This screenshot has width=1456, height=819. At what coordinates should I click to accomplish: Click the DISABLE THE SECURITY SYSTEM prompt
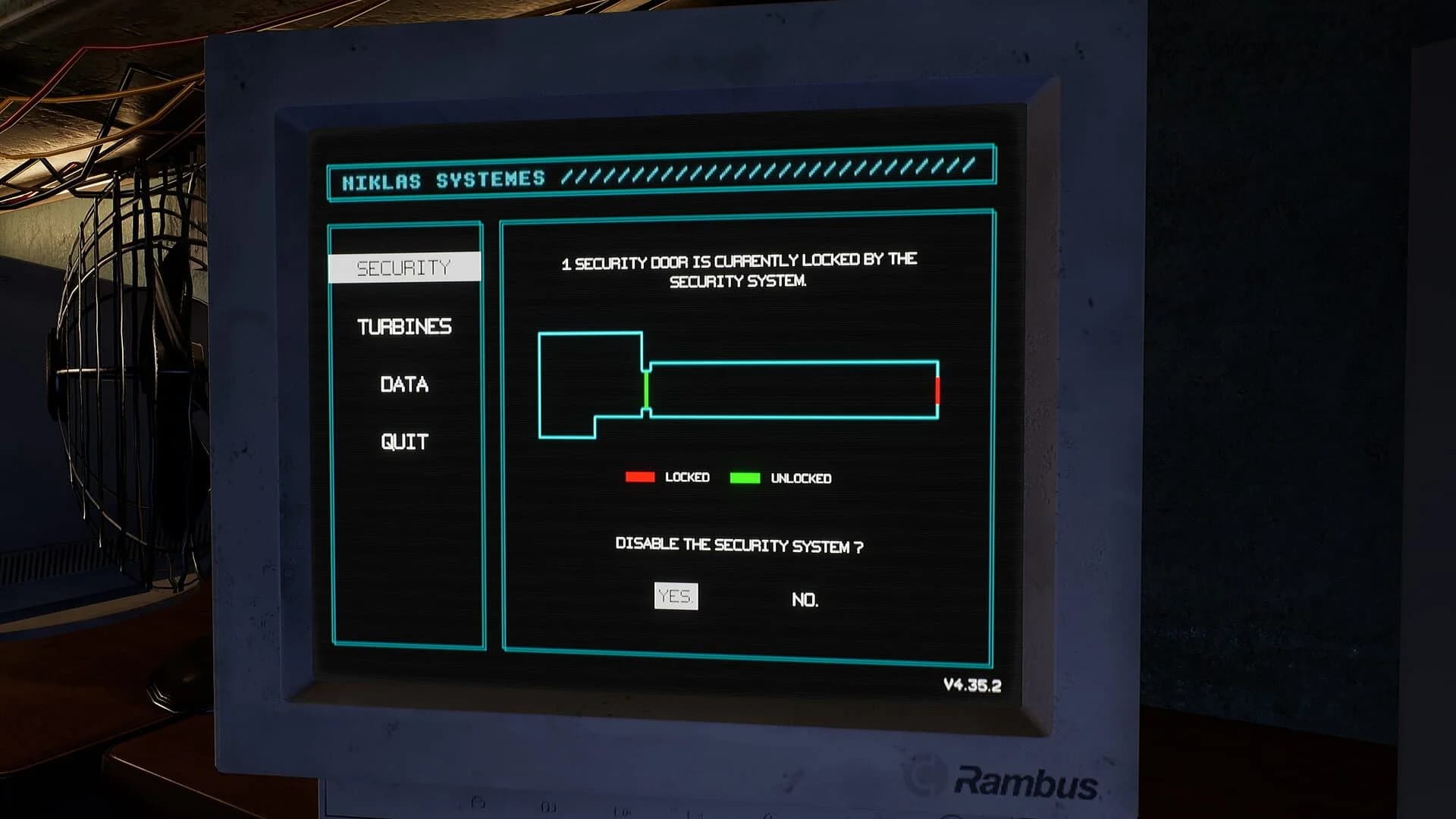pyautogui.click(x=739, y=545)
